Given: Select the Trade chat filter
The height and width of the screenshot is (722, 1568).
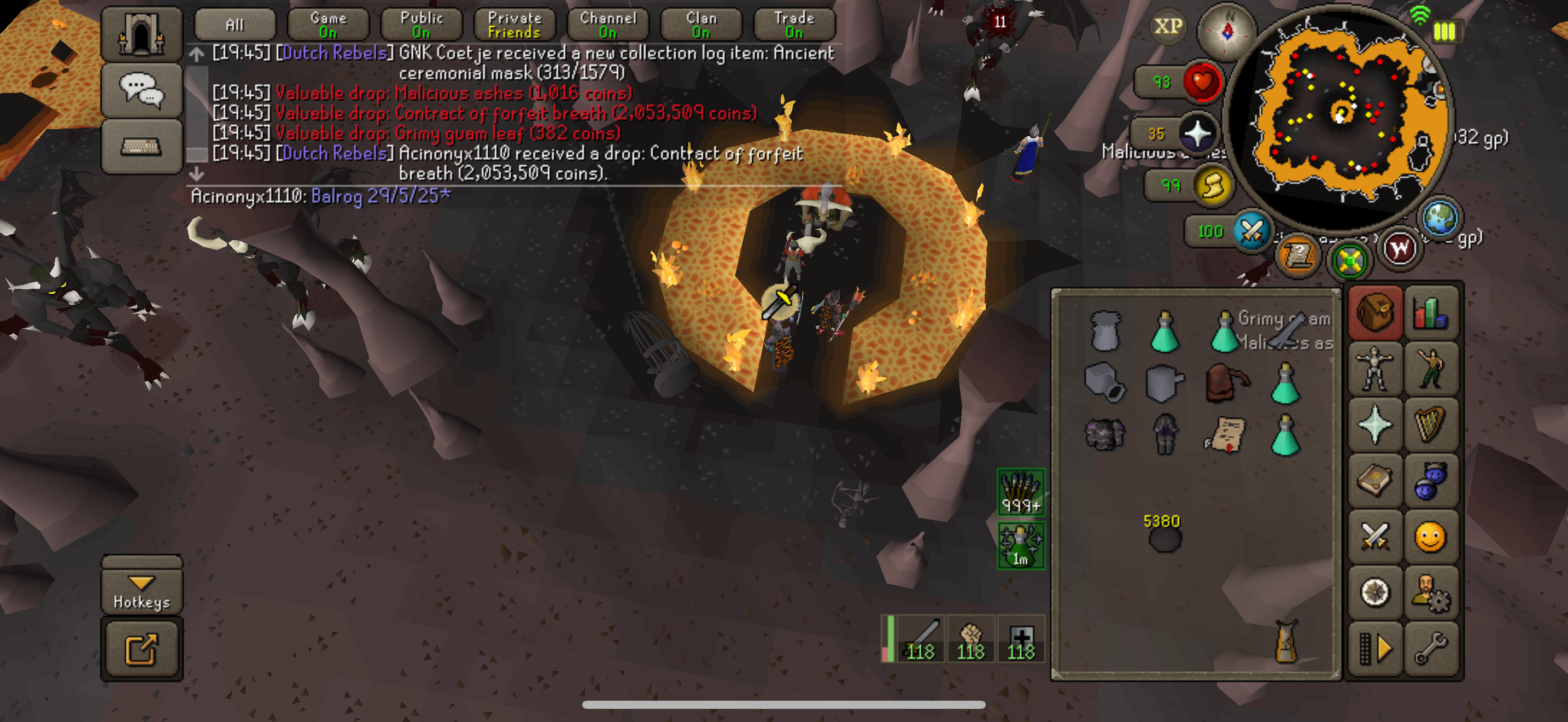Looking at the screenshot, I should click(x=794, y=25).
